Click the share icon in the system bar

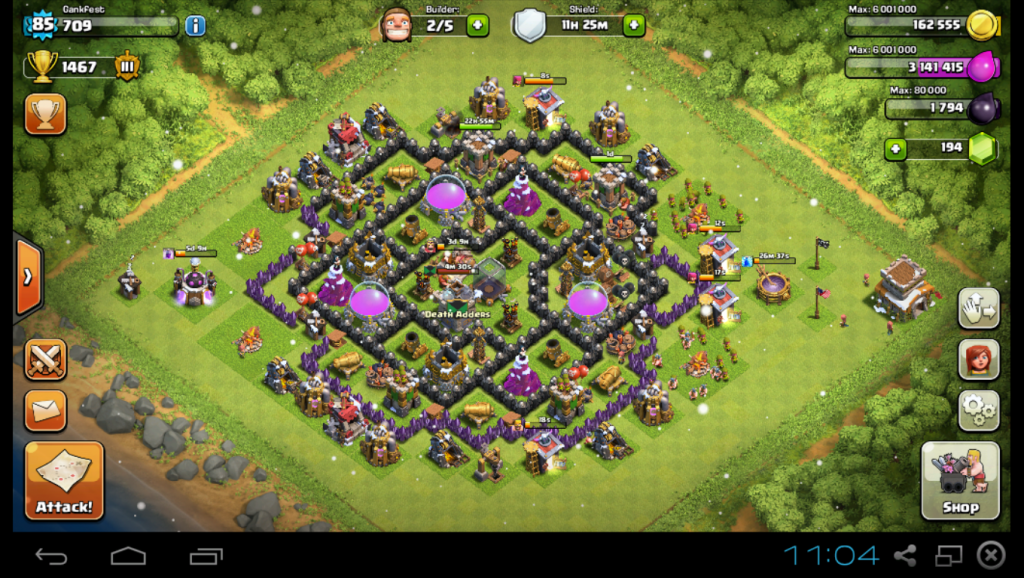905,555
